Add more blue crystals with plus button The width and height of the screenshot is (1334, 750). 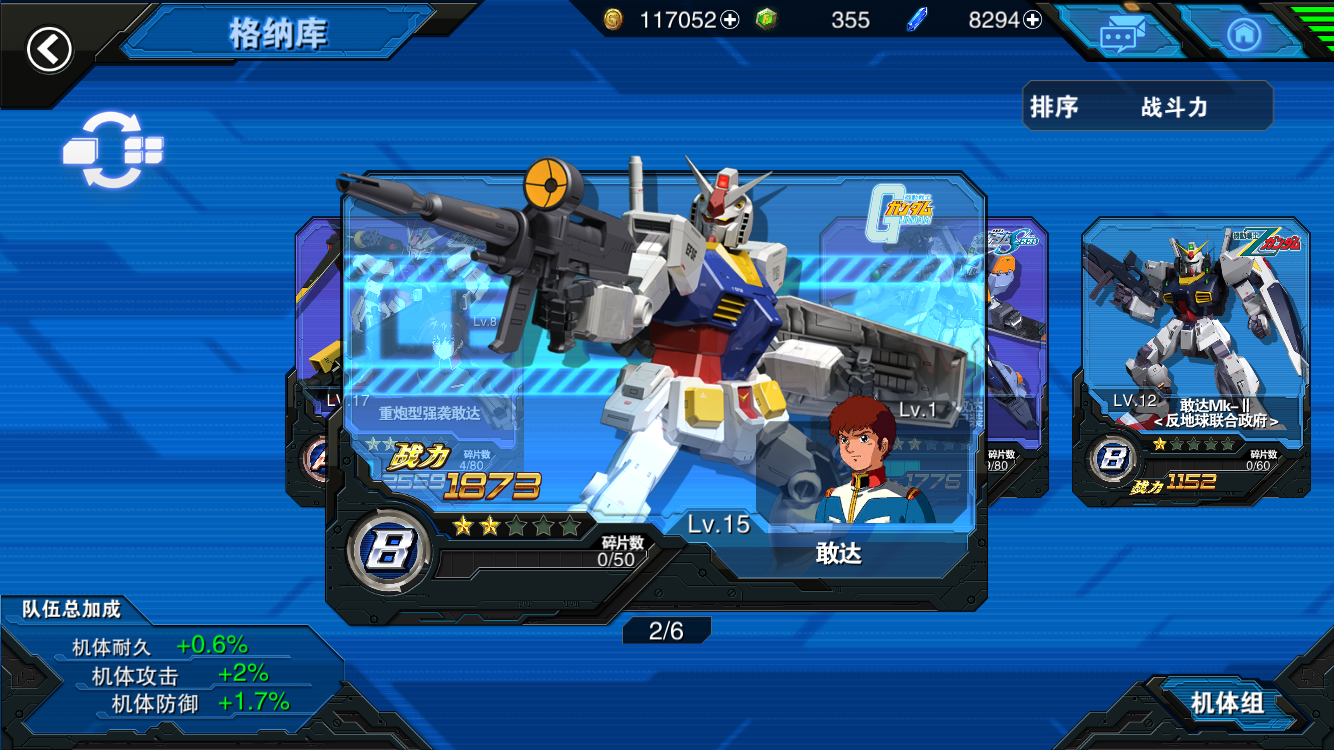tap(1032, 20)
